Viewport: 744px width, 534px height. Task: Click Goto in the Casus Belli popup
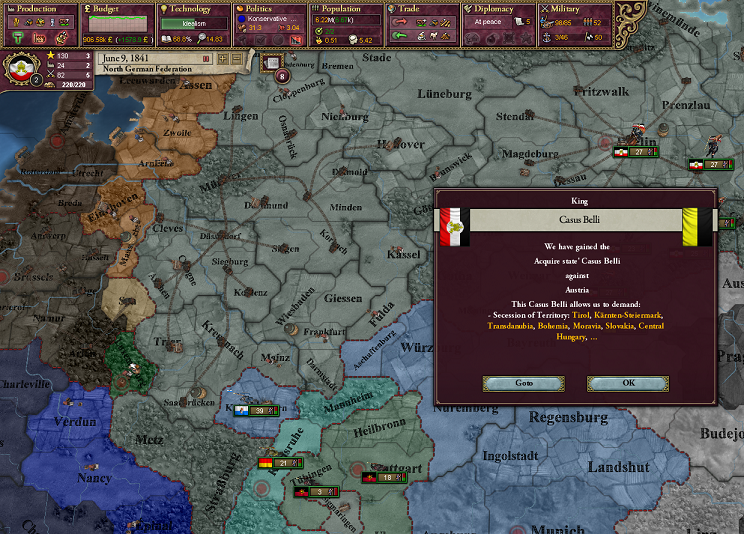[x=523, y=383]
